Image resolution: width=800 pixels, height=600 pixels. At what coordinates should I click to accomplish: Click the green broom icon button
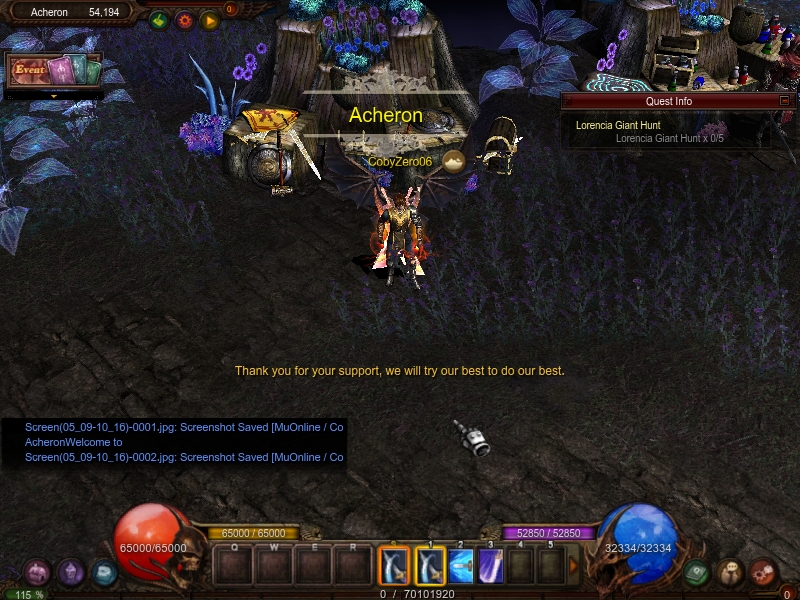(159, 19)
